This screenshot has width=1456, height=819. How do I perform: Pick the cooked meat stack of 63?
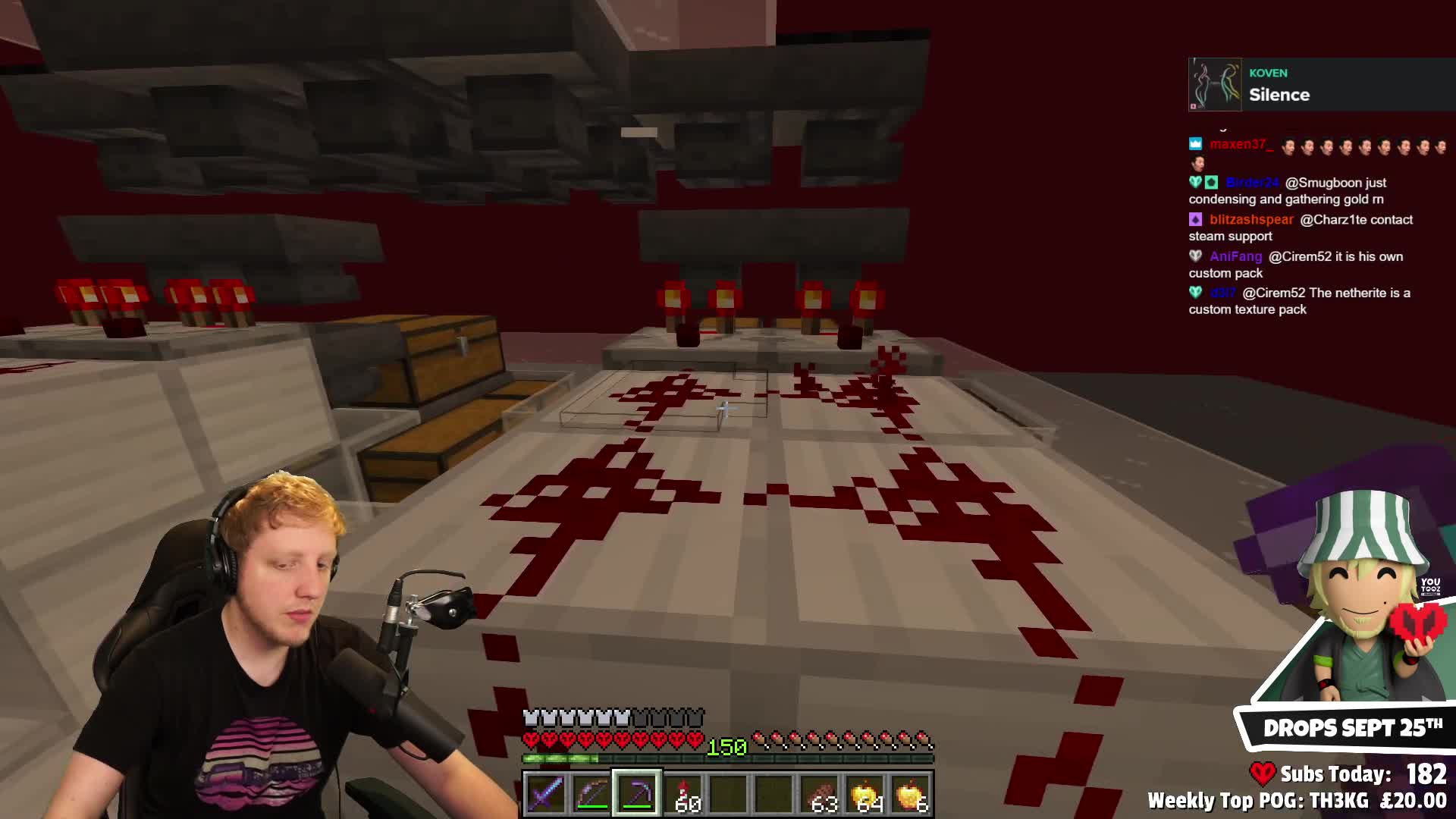(x=820, y=794)
